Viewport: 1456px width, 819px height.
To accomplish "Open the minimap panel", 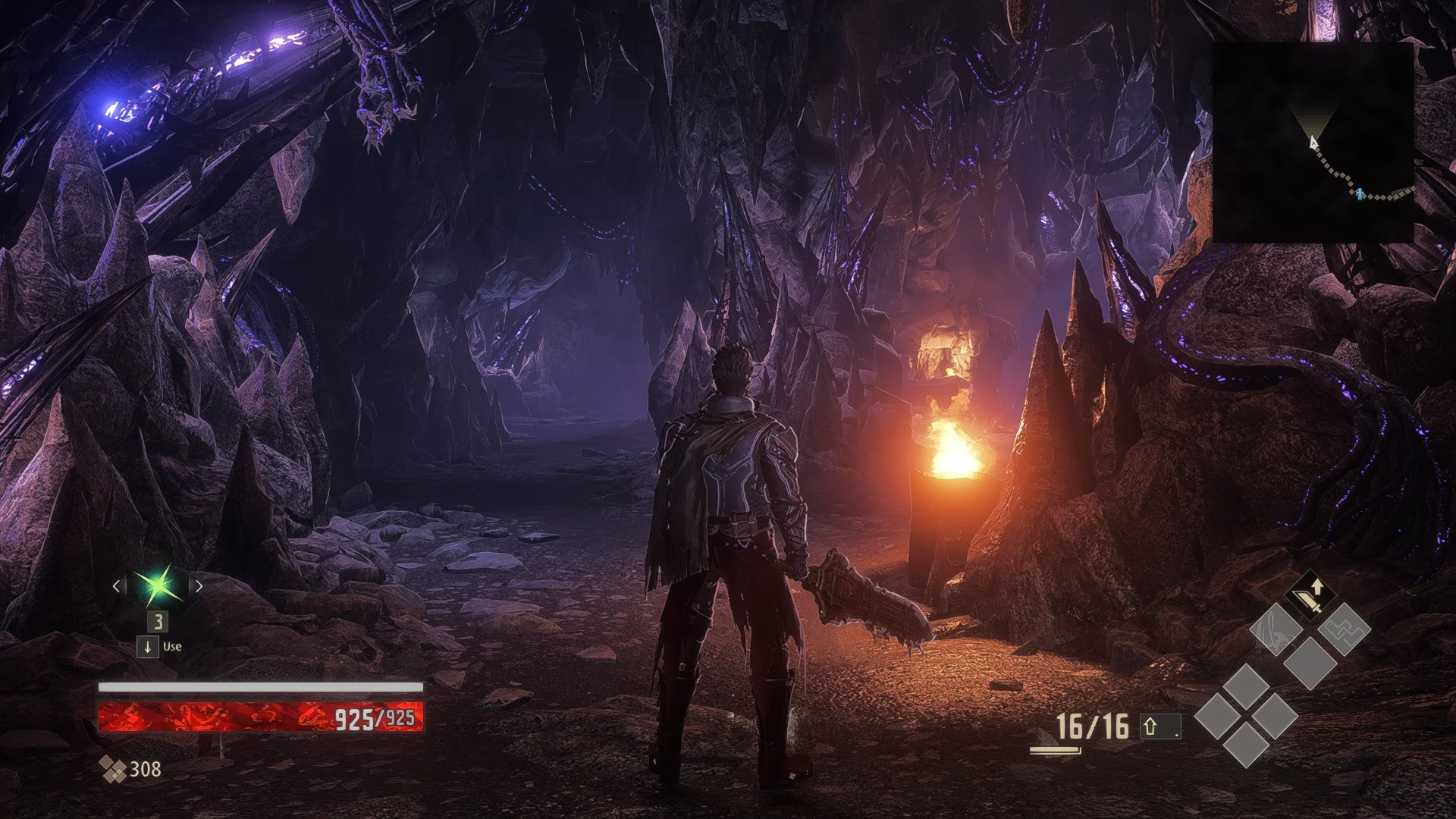I will click(x=1313, y=142).
